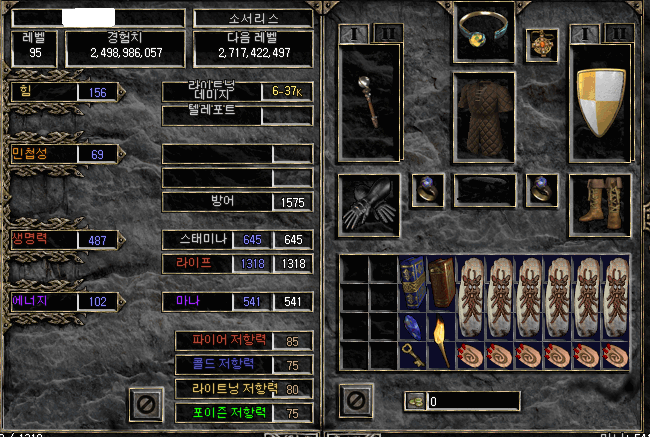
Task: Pick up the gold key in the inventory
Action: coord(412,355)
